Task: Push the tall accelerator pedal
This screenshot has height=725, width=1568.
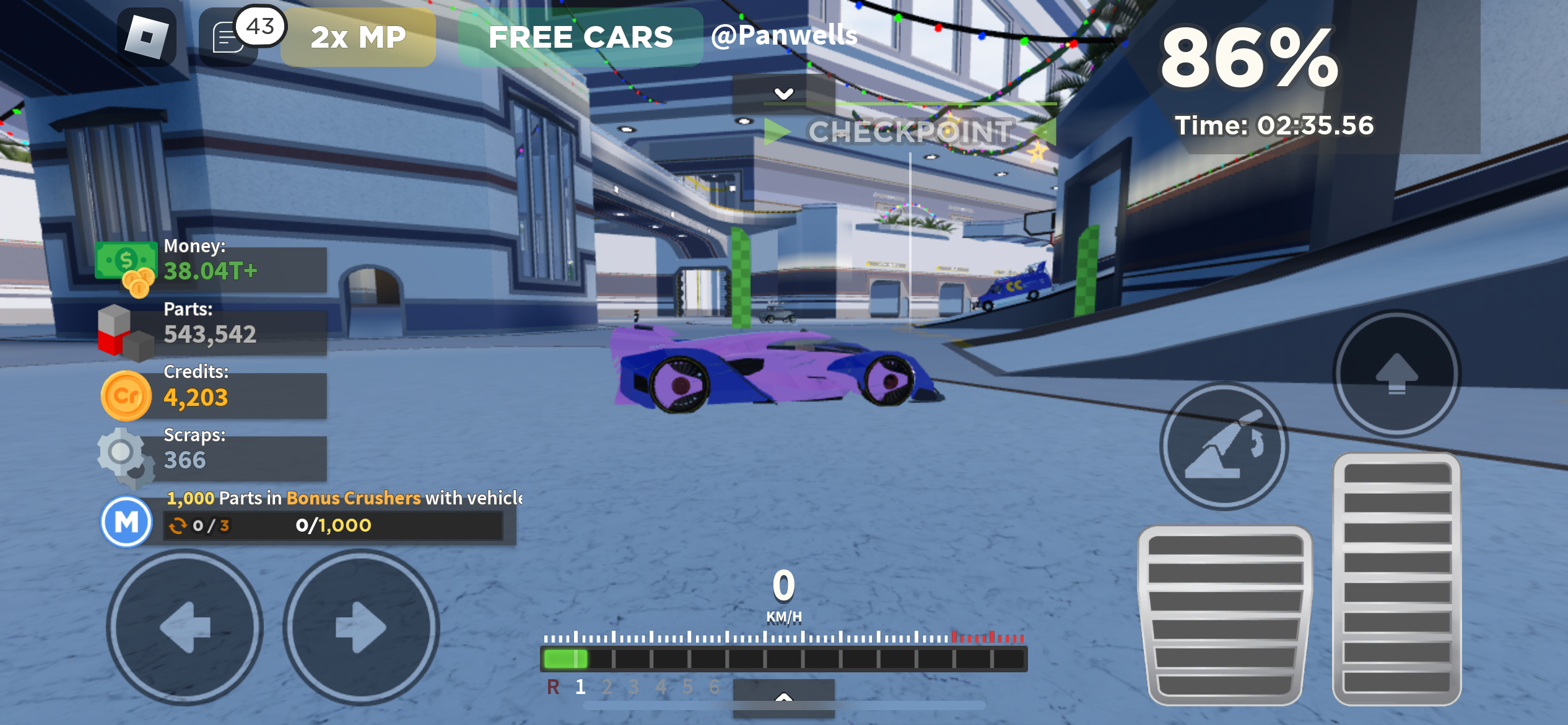Action: 1396,579
